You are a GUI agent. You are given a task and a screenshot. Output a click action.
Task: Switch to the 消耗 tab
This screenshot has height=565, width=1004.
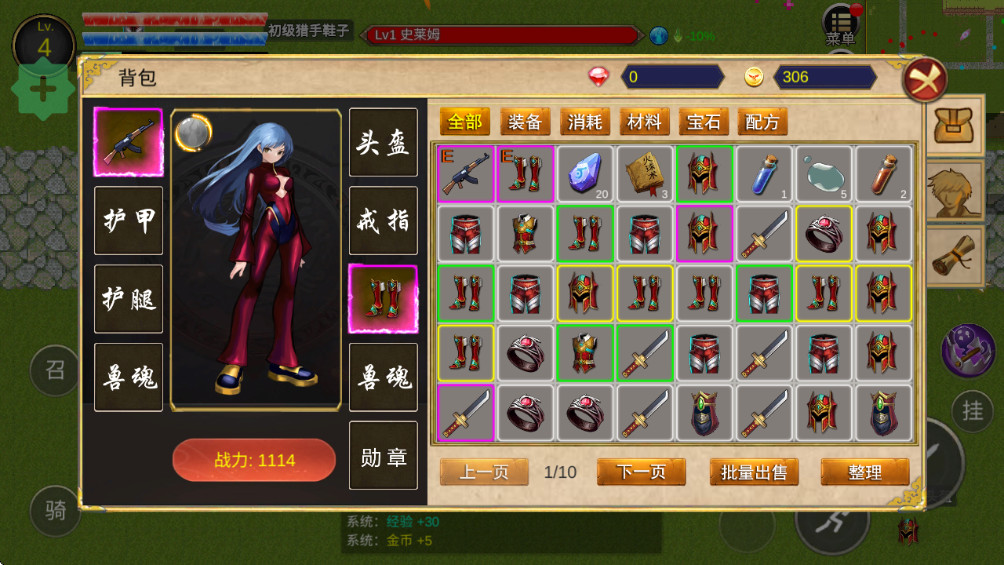pyautogui.click(x=585, y=122)
